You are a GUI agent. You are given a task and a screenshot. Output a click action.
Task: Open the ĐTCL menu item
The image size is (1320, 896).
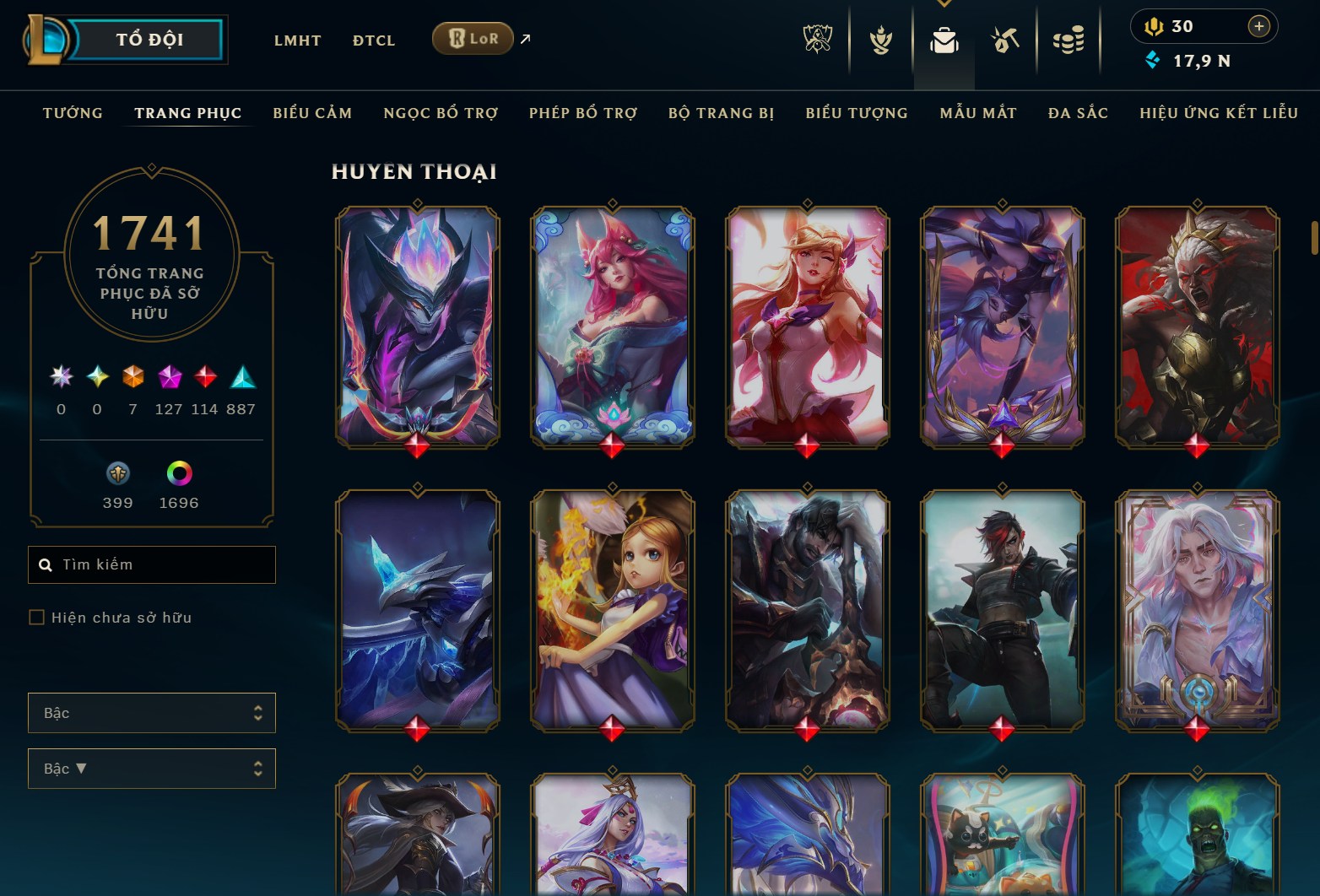tap(373, 40)
